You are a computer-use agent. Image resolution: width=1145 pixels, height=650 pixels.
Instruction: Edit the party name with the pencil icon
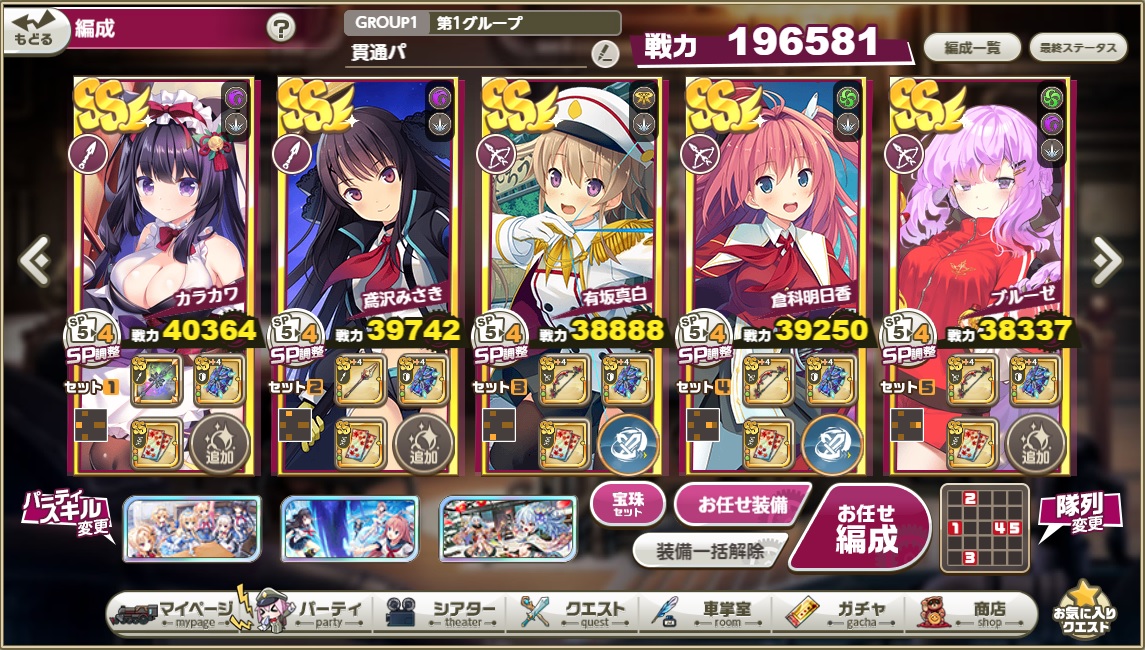tap(604, 52)
